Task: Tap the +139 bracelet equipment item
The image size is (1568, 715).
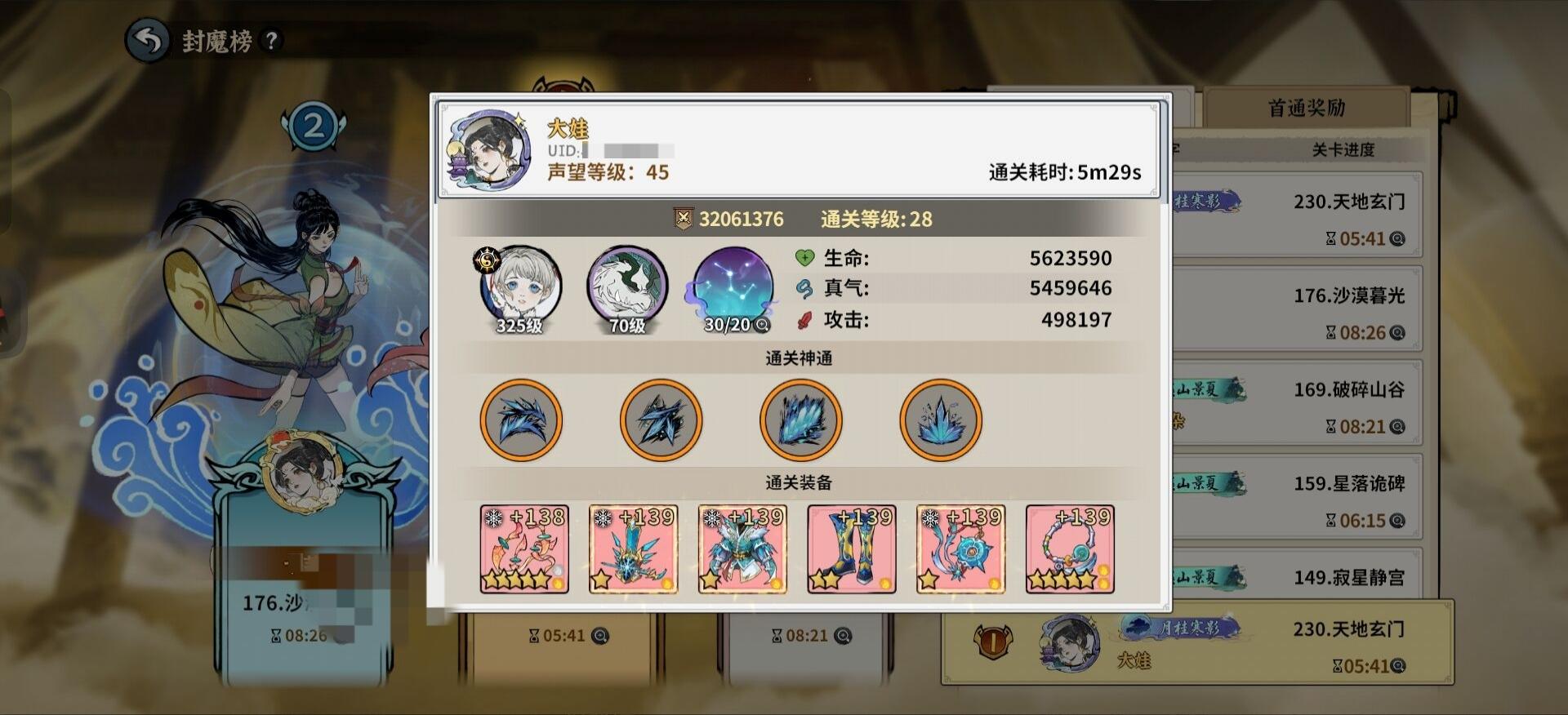Action: (1068, 549)
